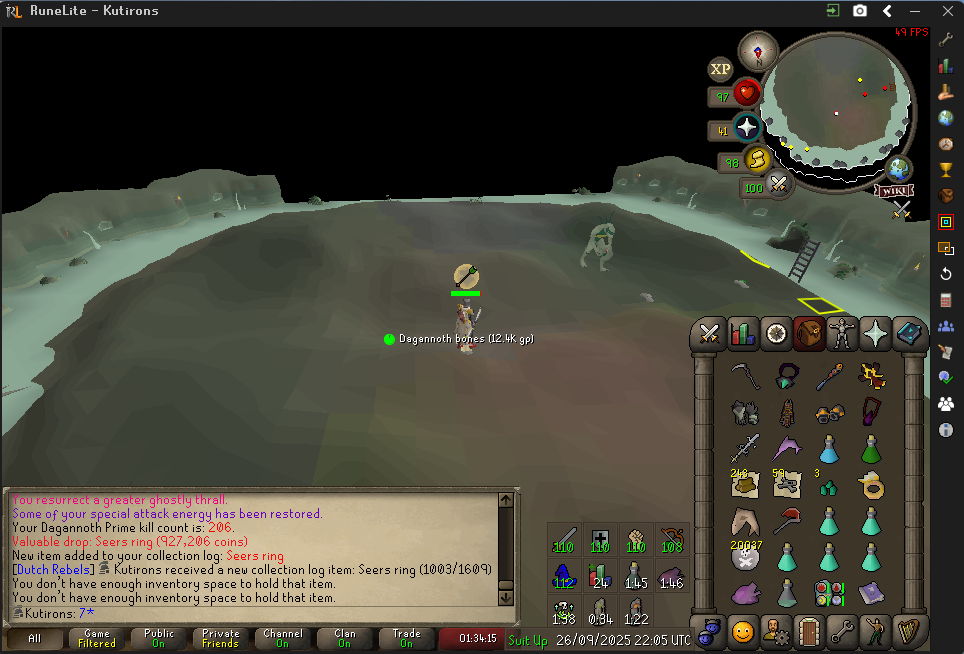Click the compass to face north
This screenshot has height=654, width=964.
(x=758, y=52)
